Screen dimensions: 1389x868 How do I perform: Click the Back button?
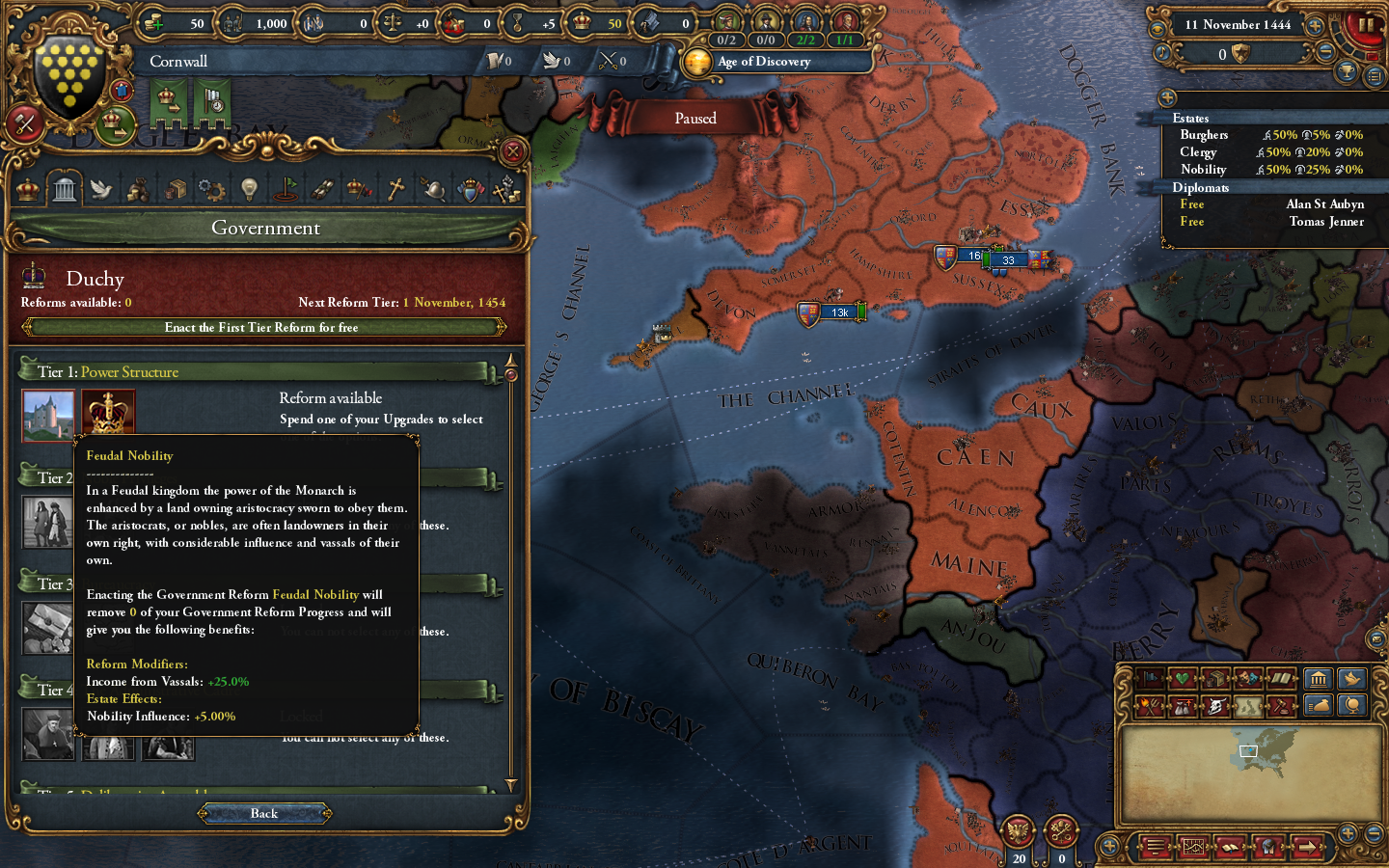pos(264,813)
